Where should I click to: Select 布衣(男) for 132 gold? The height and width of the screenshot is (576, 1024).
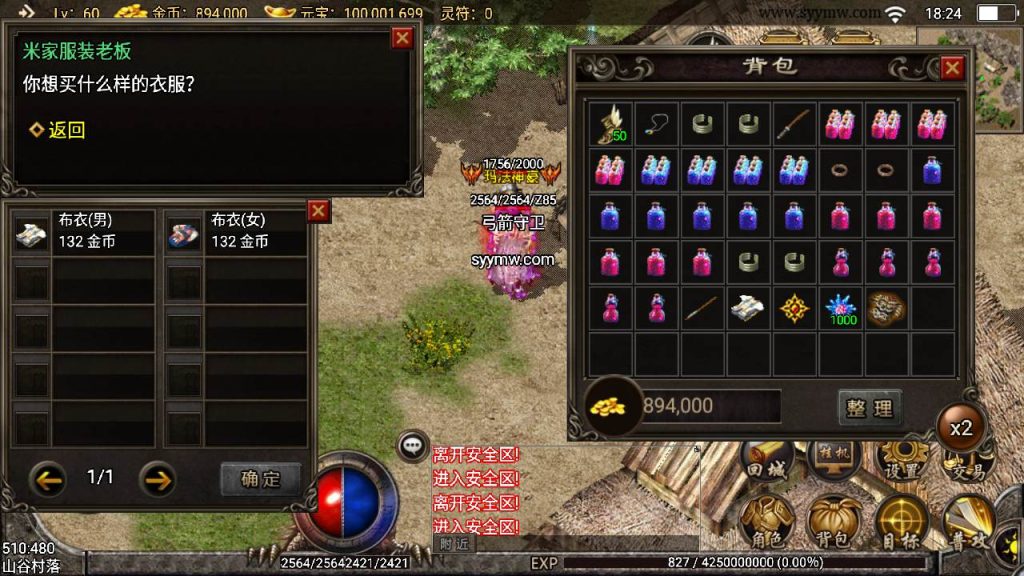click(84, 232)
